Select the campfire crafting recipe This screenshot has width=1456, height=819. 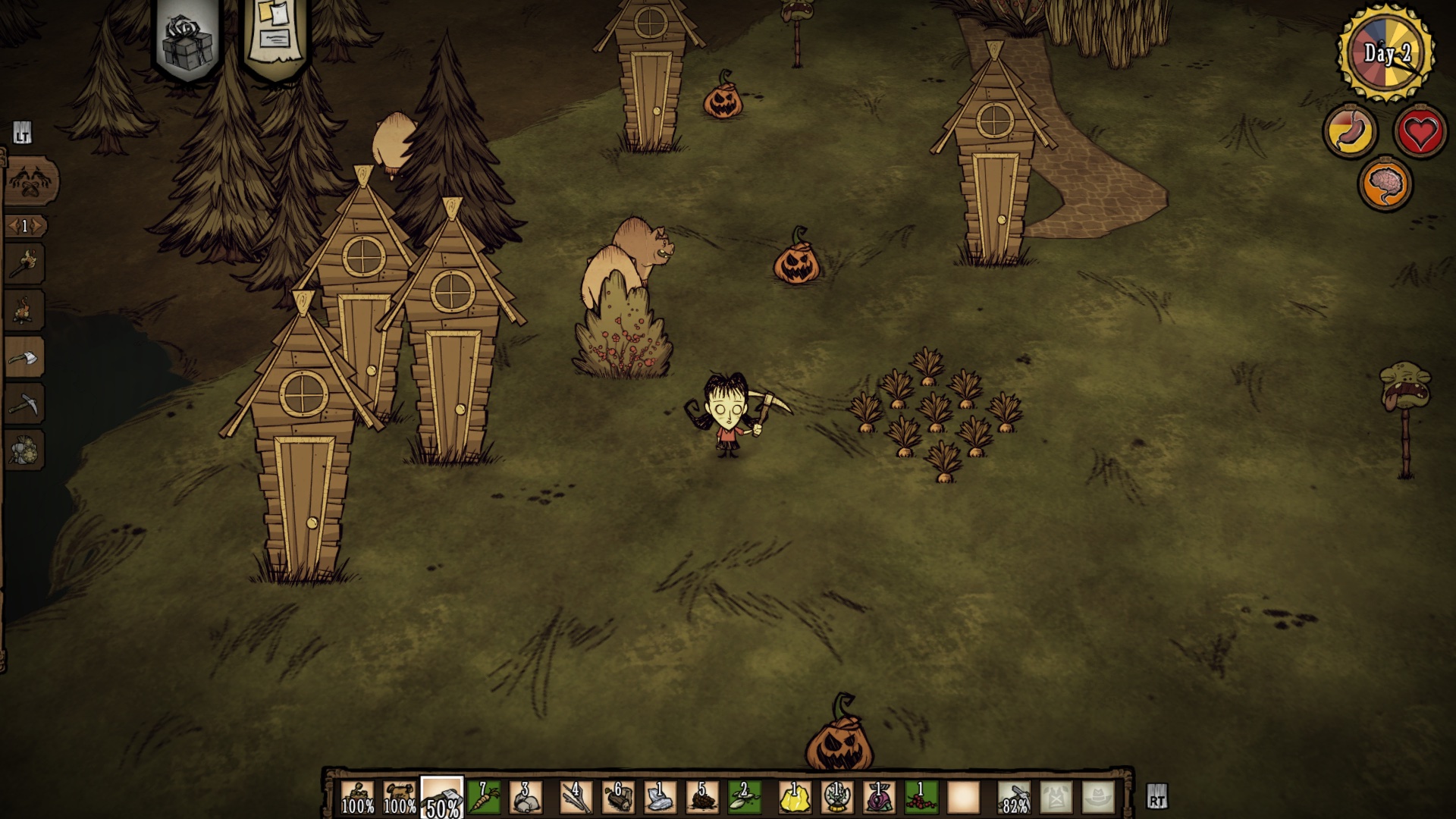pos(25,310)
